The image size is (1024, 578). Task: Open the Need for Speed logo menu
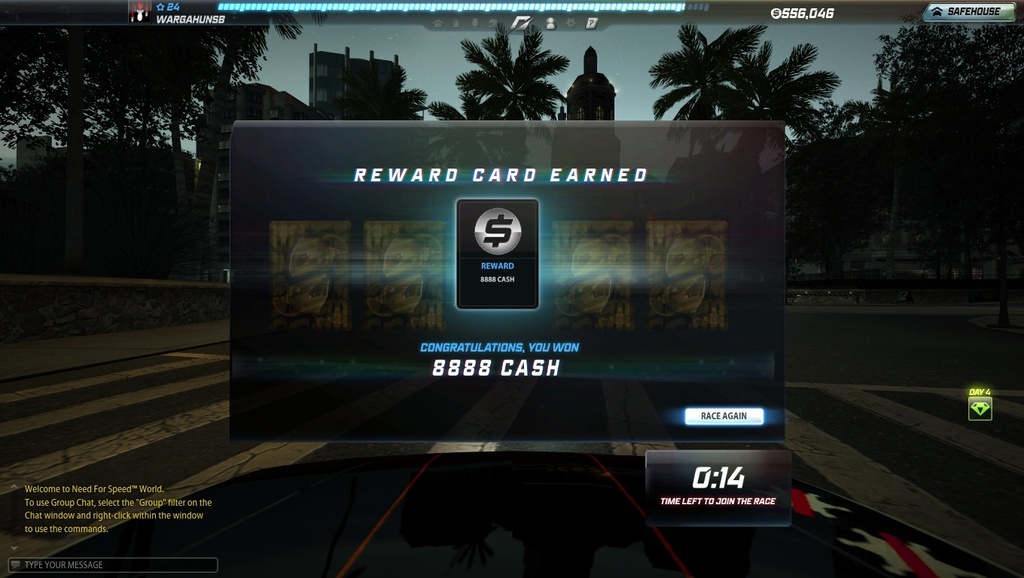pos(521,22)
